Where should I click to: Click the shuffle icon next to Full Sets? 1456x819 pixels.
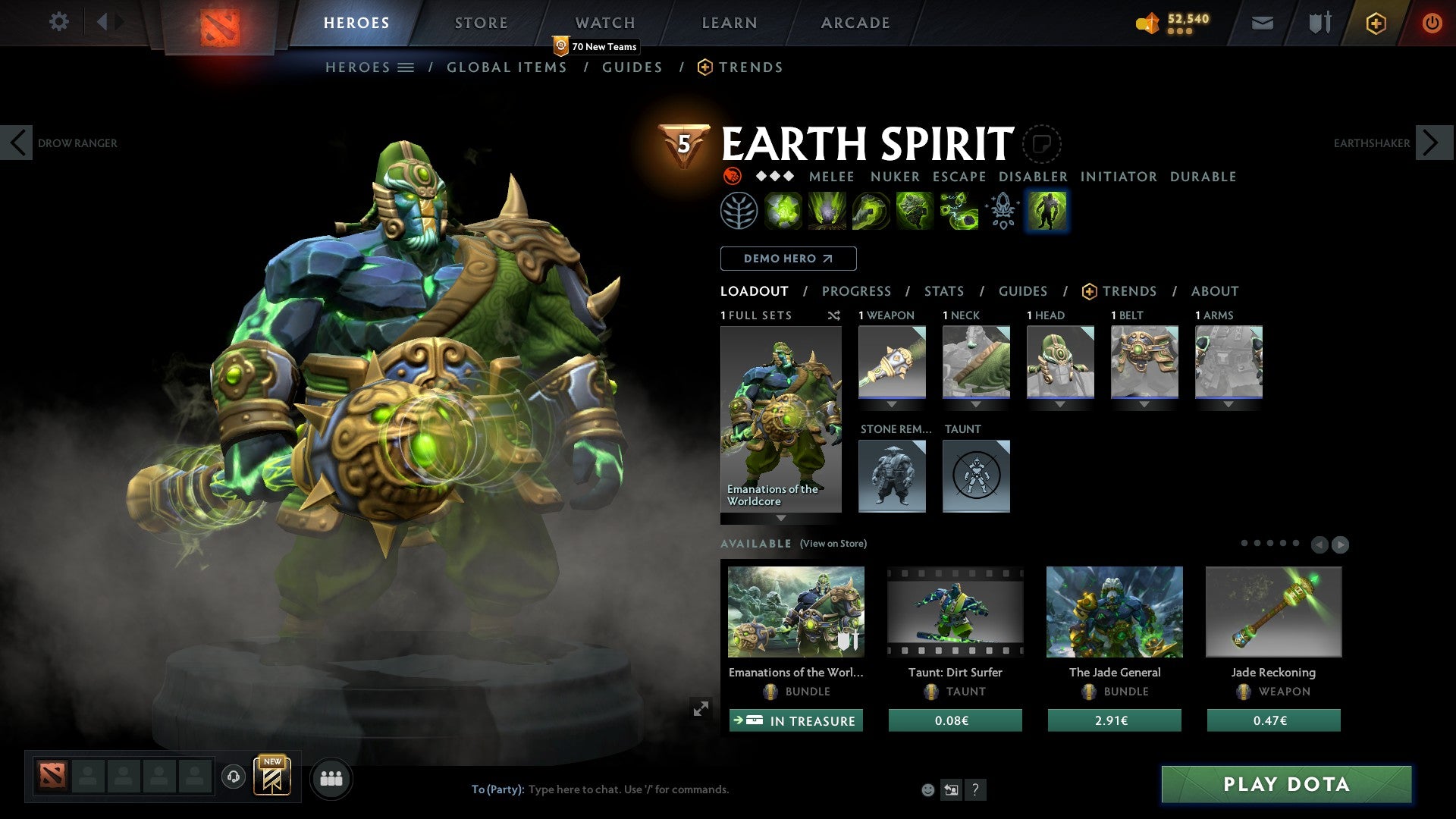834,315
